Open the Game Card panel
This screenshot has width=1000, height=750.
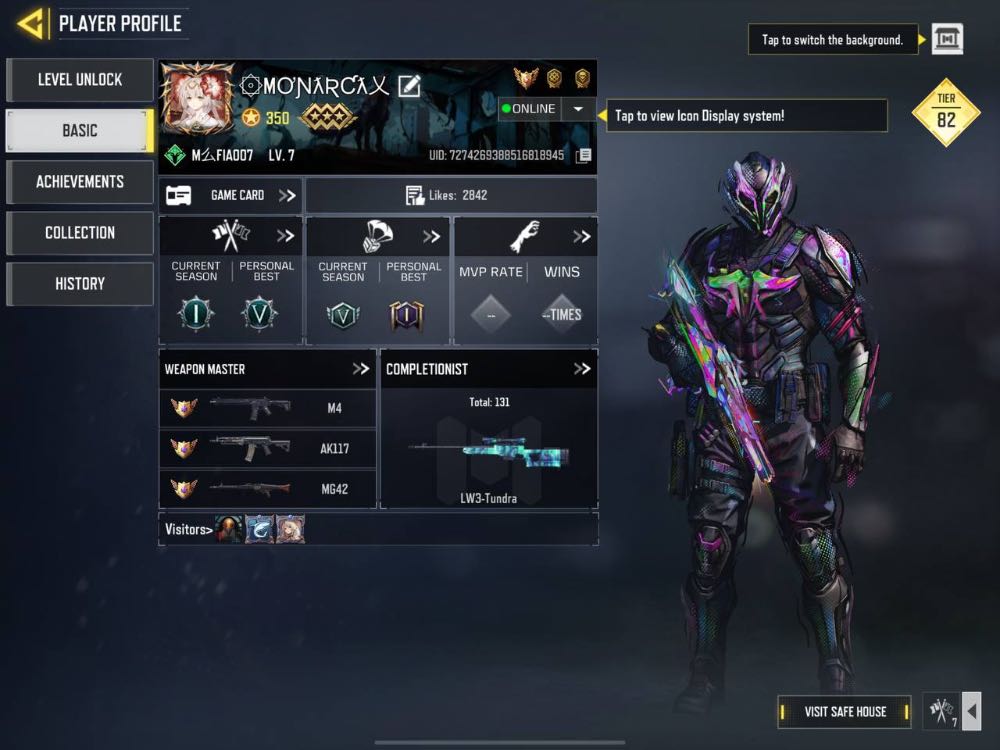231,196
